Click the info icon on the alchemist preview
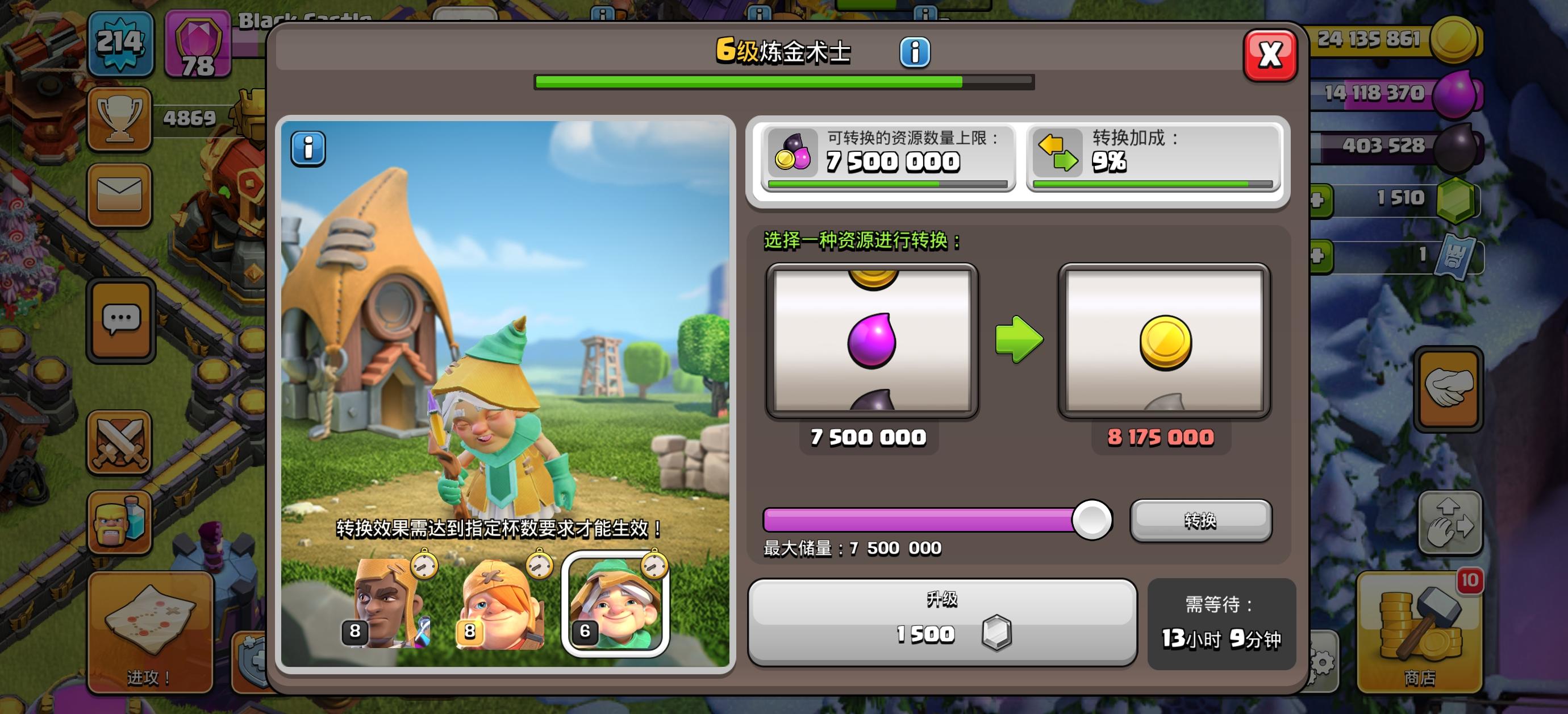 tap(309, 147)
